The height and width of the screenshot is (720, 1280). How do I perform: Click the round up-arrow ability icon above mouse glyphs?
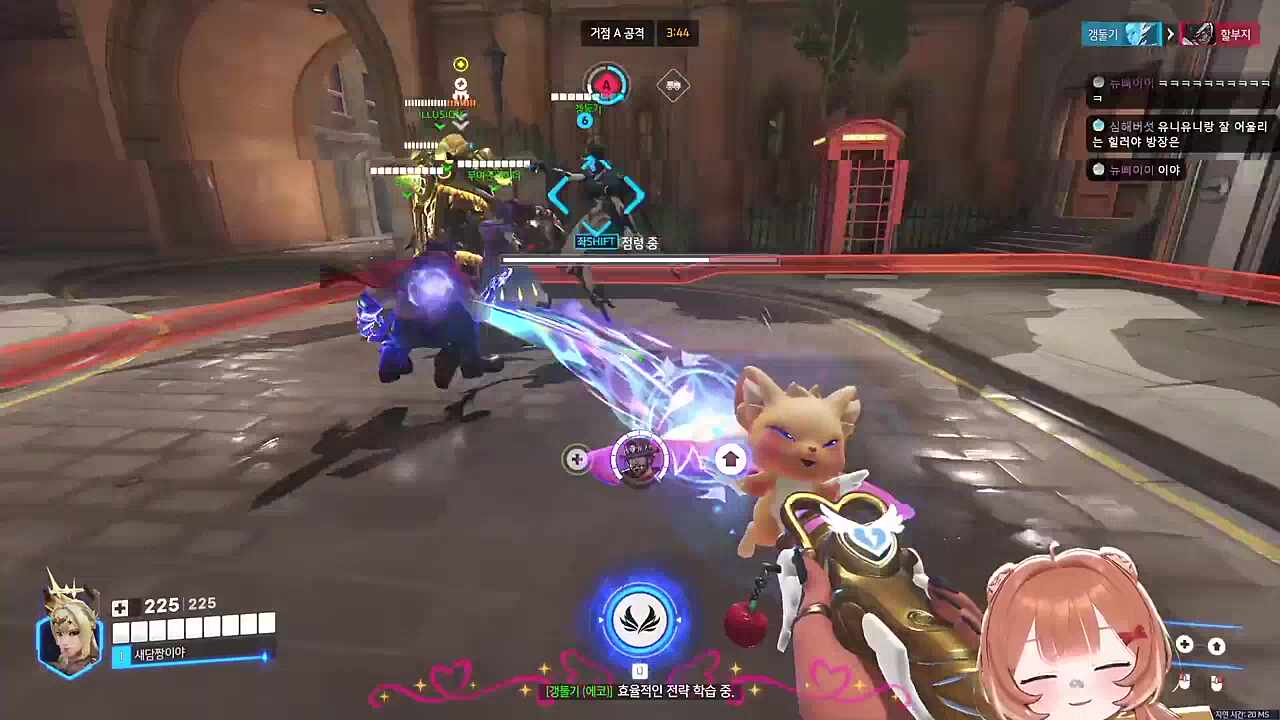click(1216, 646)
